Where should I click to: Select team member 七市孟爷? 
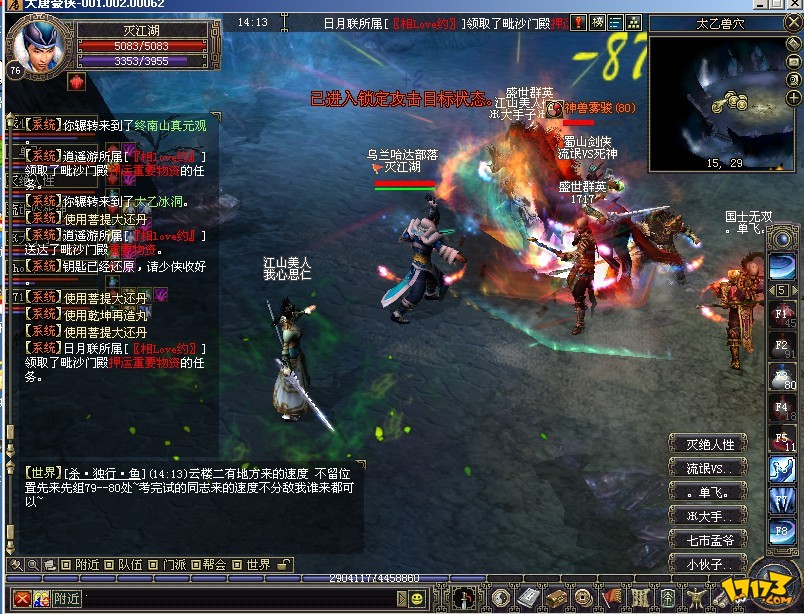coord(710,541)
